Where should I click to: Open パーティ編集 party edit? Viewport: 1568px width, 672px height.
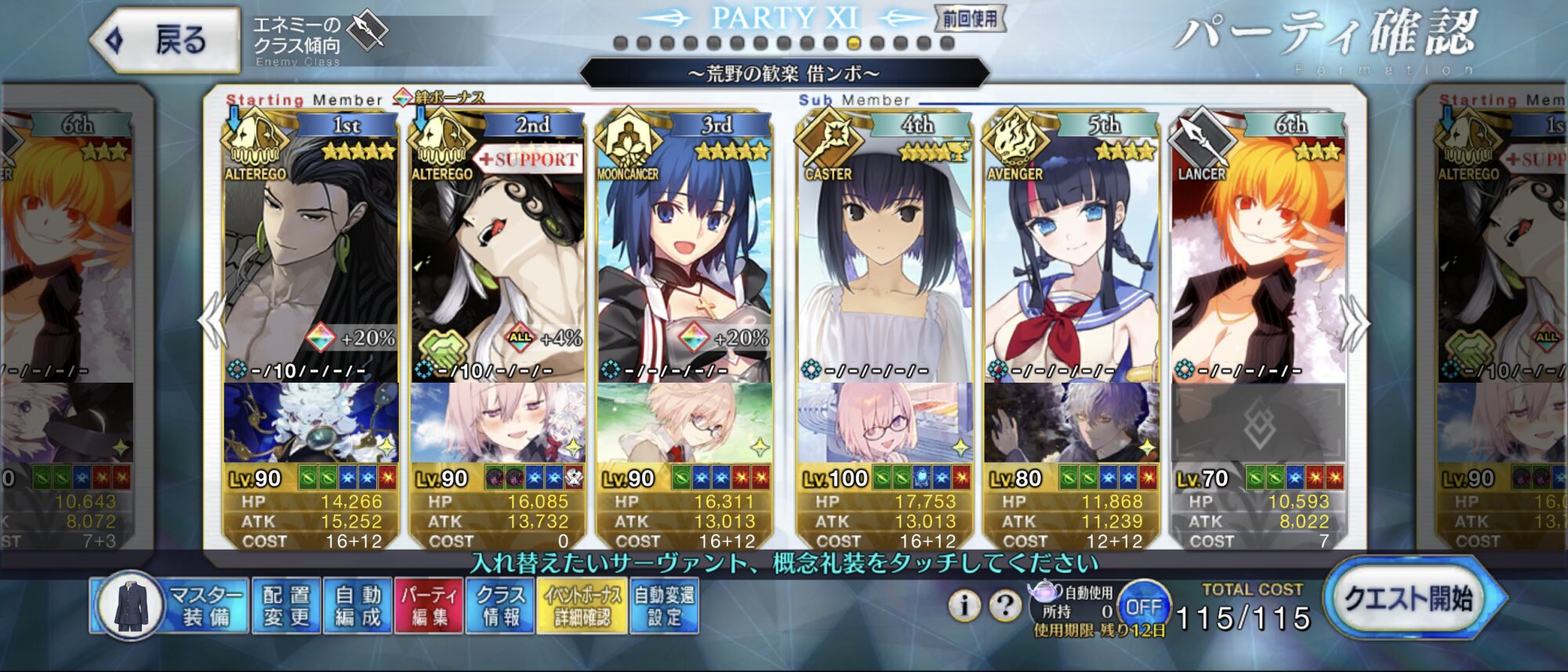click(x=429, y=606)
